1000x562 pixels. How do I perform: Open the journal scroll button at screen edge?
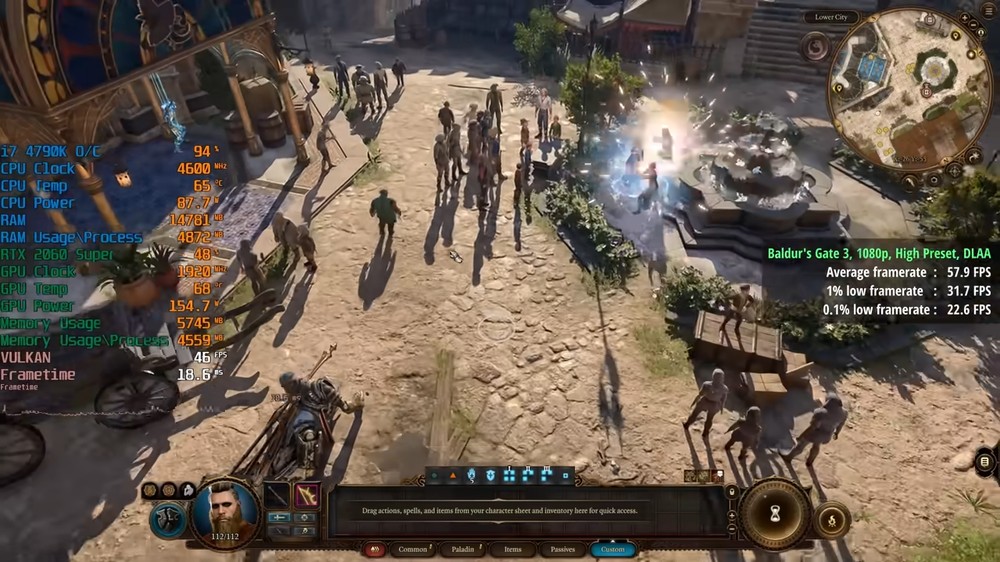click(985, 461)
